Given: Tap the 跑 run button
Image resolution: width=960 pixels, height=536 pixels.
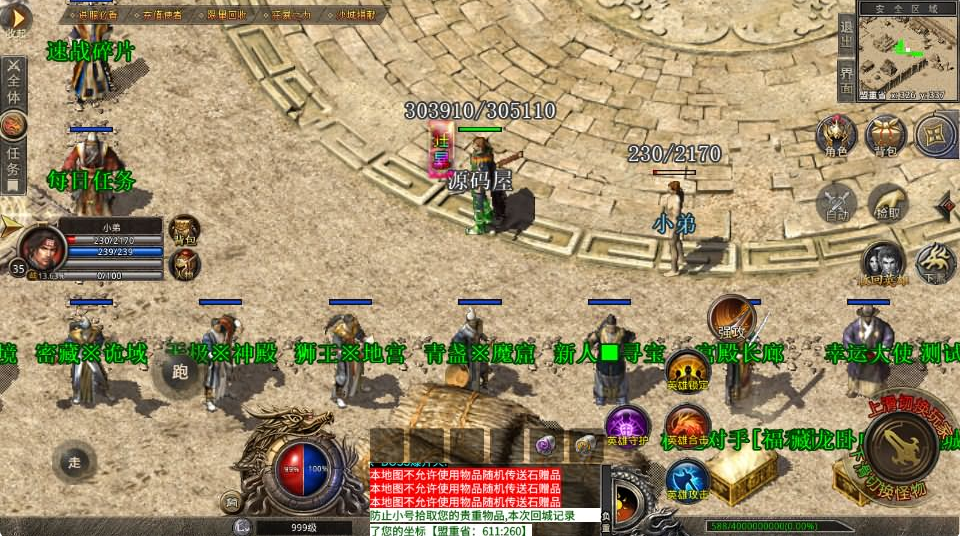Looking at the screenshot, I should pyautogui.click(x=181, y=373).
